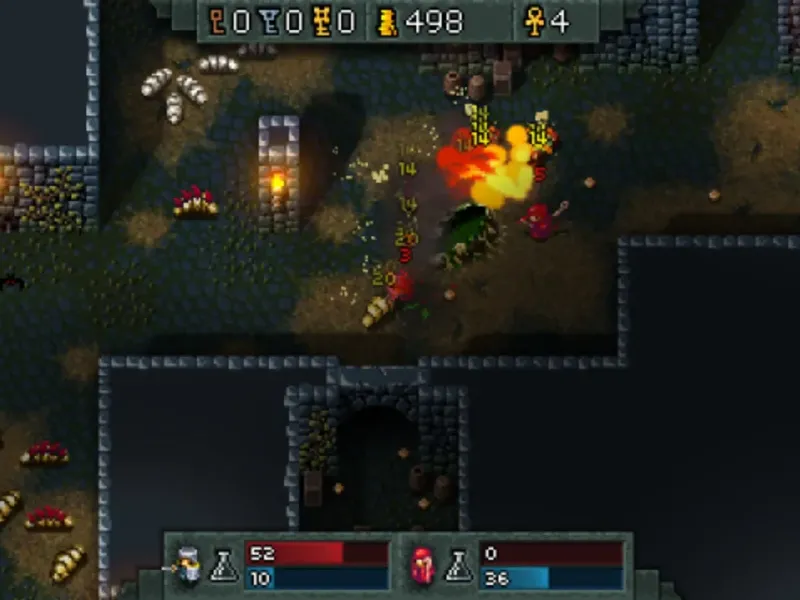Select the gold coin stack icon
Screen dimensions: 800x600
pyautogui.click(x=388, y=22)
